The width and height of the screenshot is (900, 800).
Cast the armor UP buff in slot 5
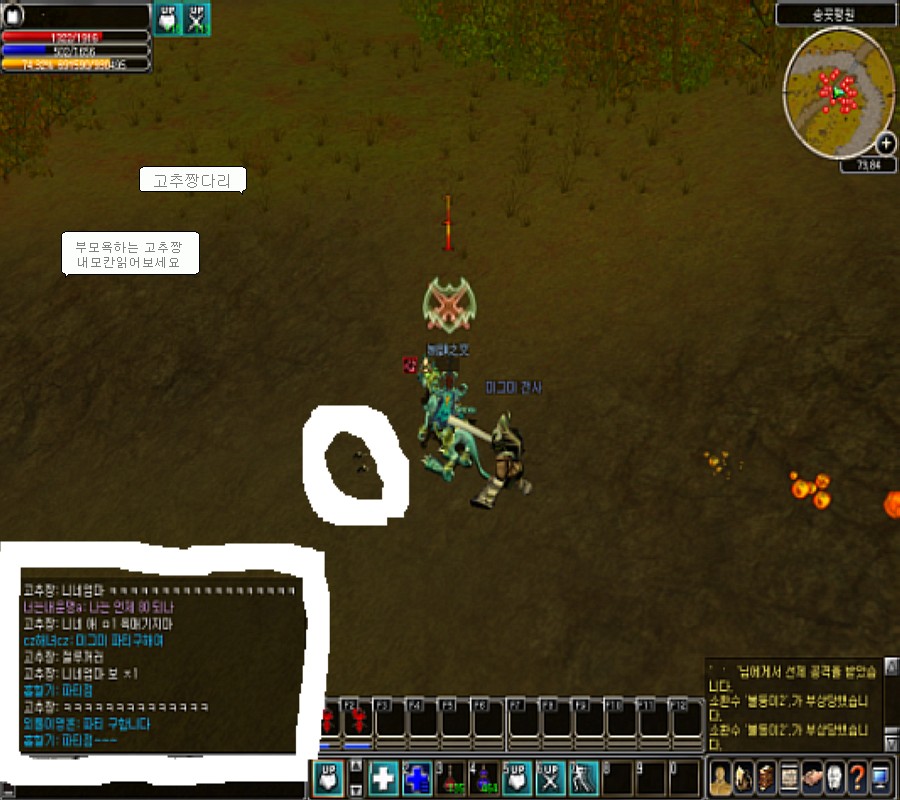pos(518,778)
